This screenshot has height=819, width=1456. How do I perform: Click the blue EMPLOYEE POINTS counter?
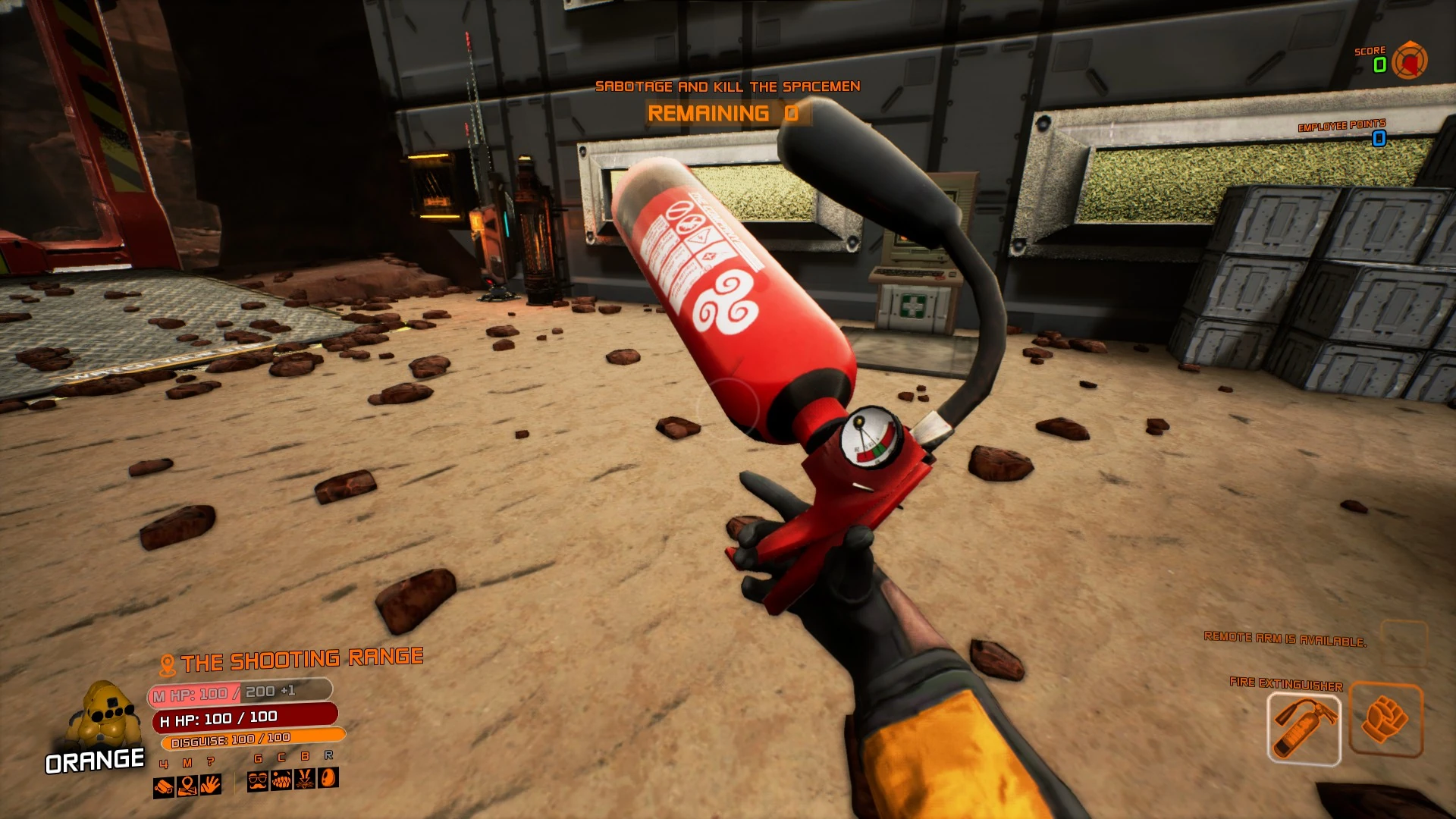1378,139
